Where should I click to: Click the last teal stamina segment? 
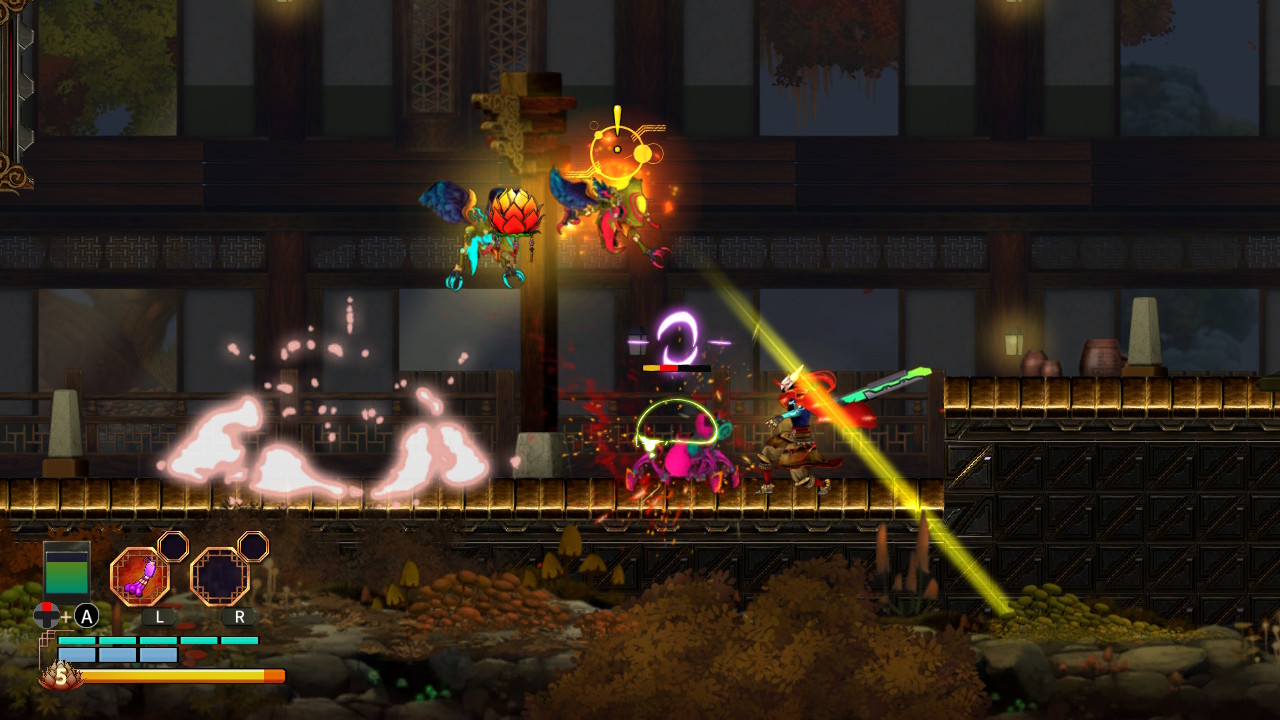[x=239, y=639]
